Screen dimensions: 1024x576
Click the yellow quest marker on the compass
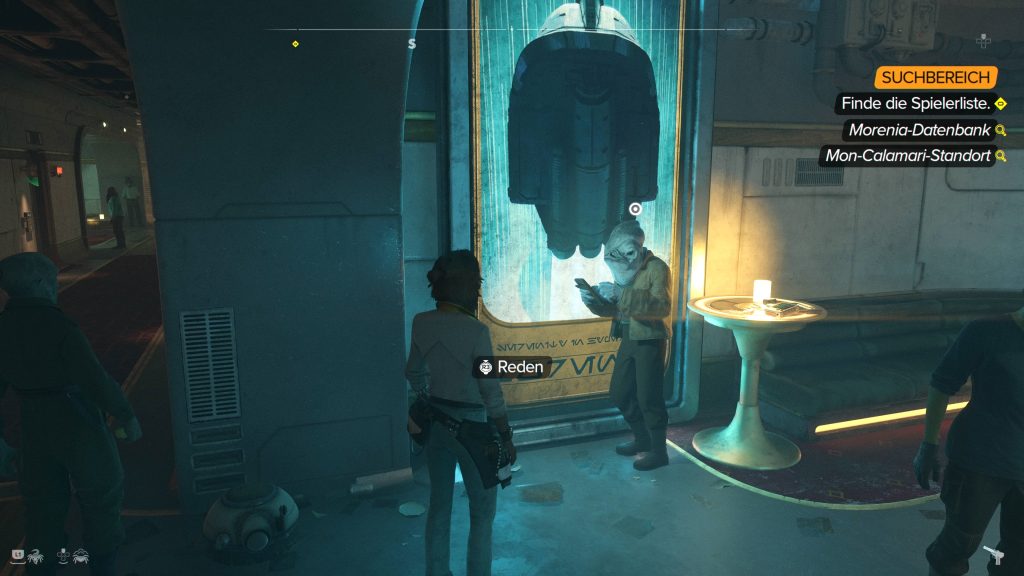[295, 44]
